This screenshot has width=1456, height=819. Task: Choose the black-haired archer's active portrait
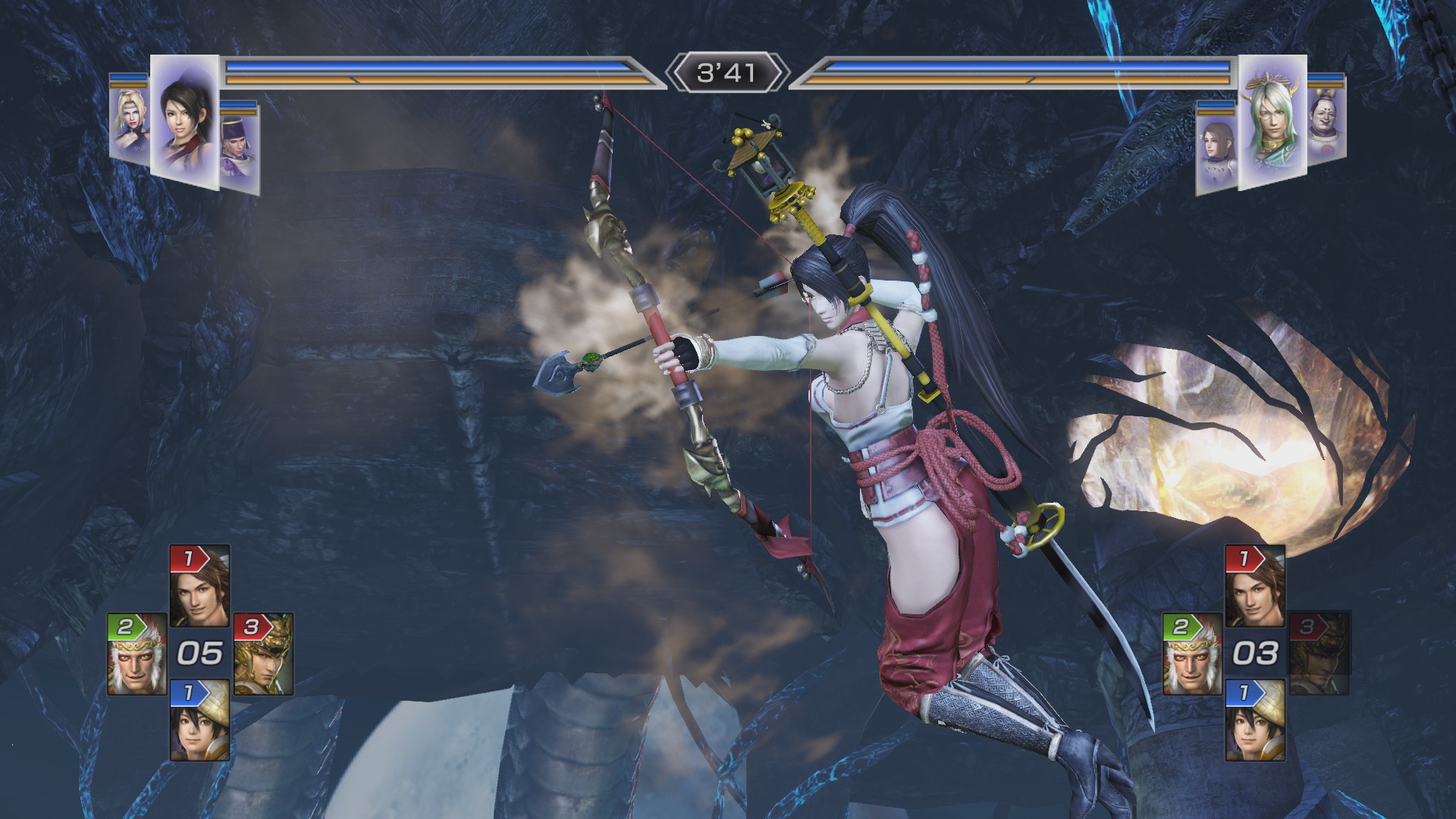point(184,121)
